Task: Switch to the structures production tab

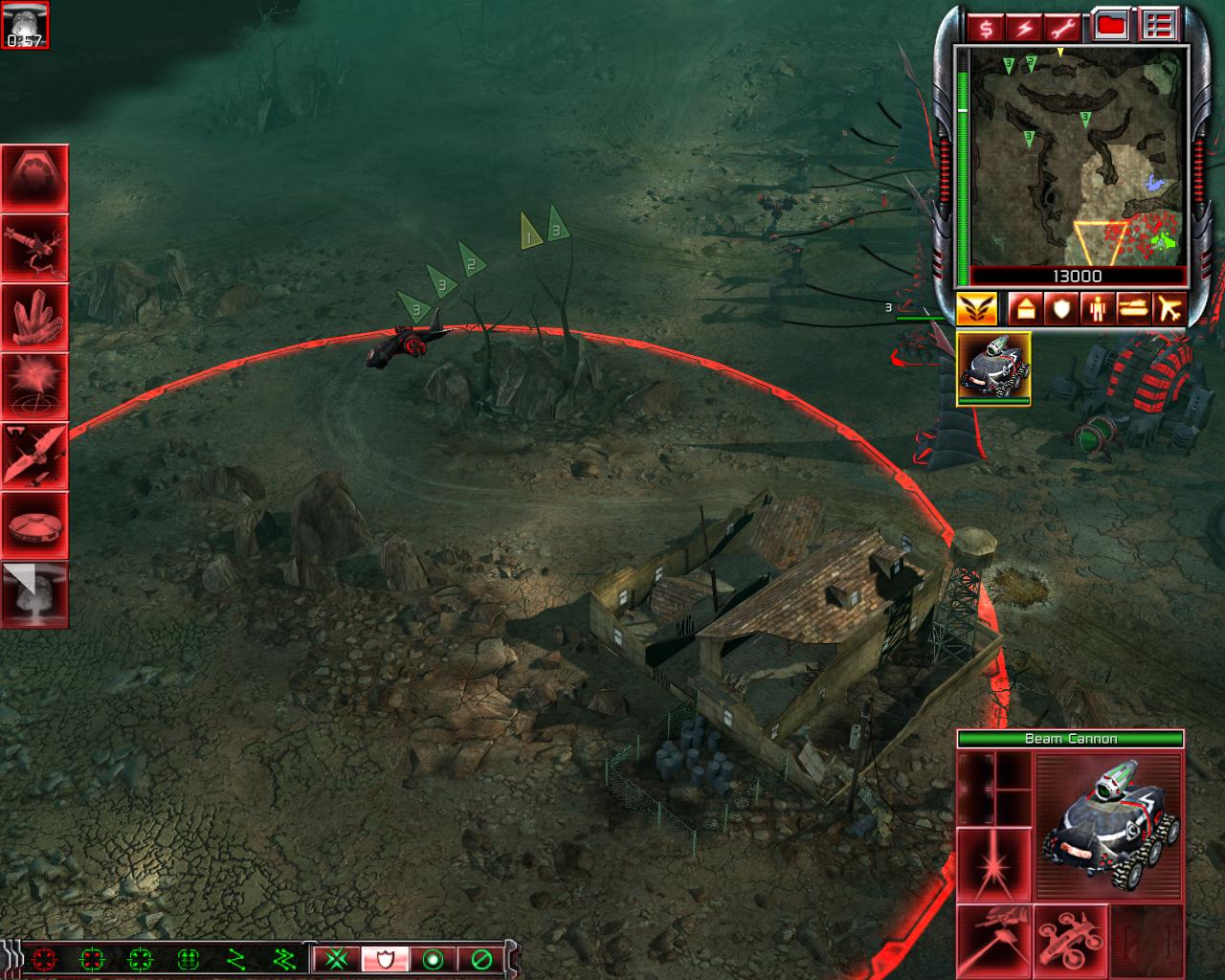Action: click(1023, 309)
